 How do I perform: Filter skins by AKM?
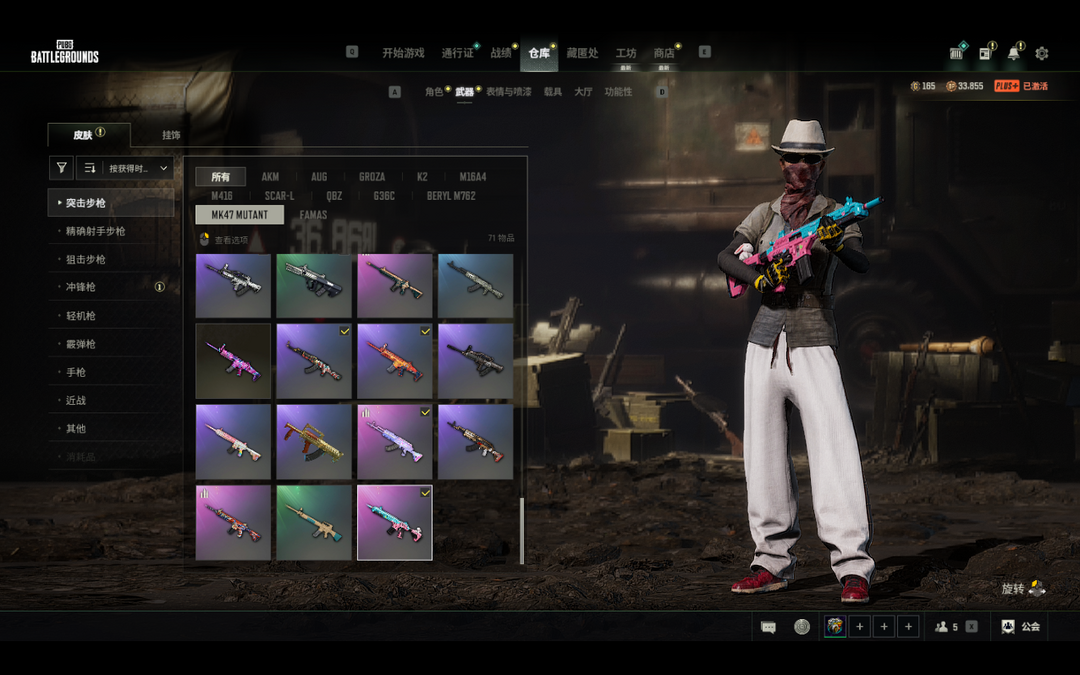tap(270, 177)
